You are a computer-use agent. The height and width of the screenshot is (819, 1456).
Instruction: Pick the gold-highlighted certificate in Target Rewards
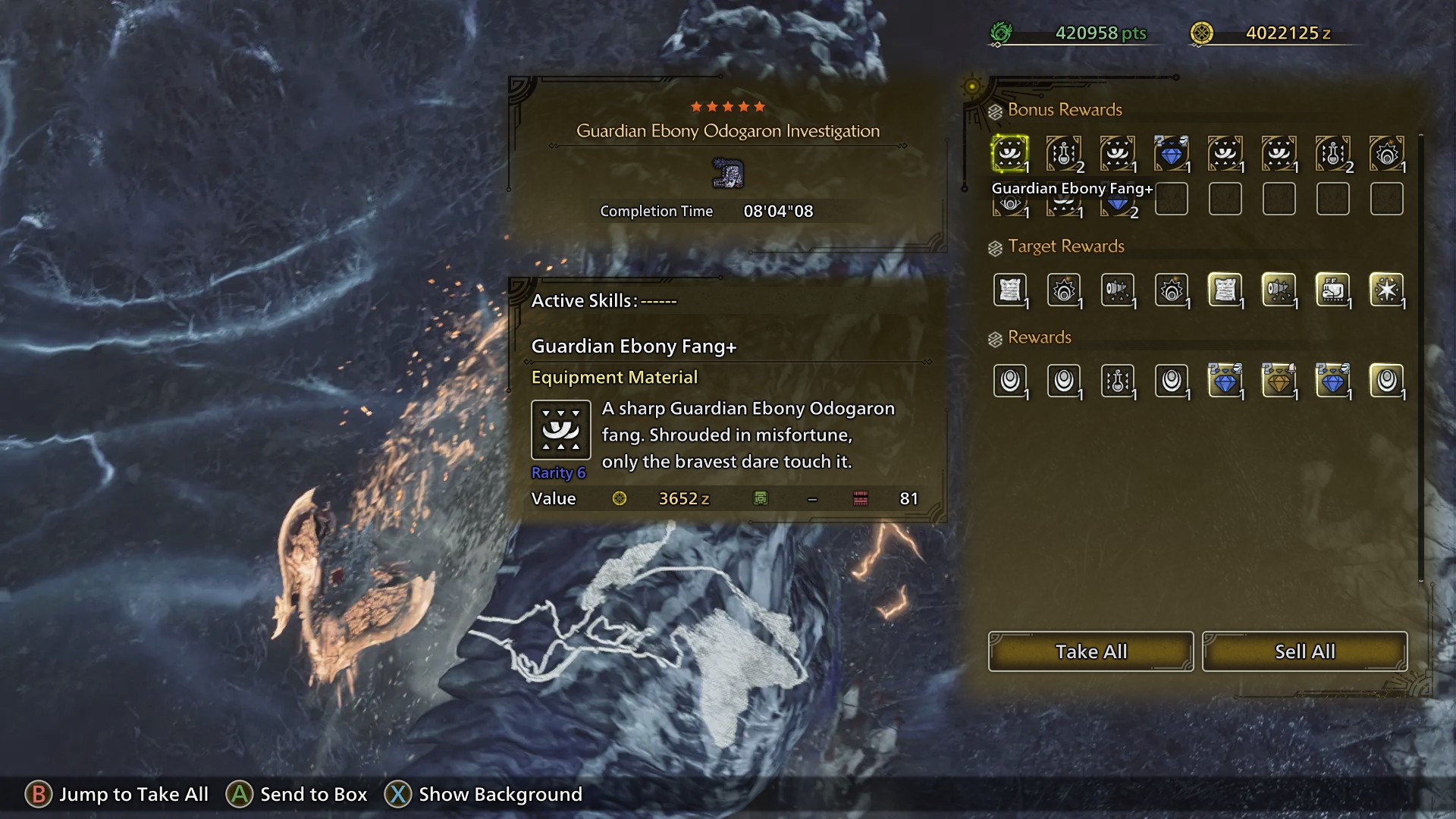[1225, 290]
